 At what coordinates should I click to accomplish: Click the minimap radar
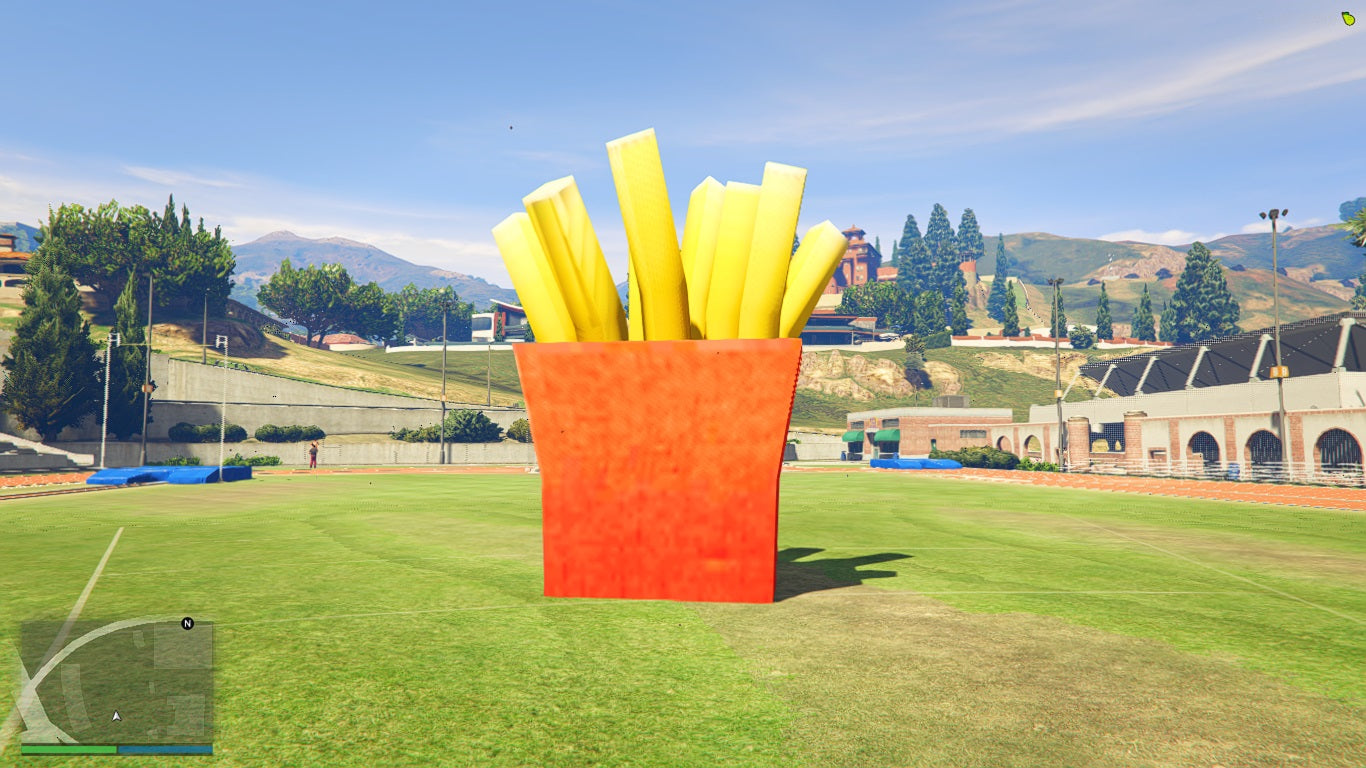[117, 681]
